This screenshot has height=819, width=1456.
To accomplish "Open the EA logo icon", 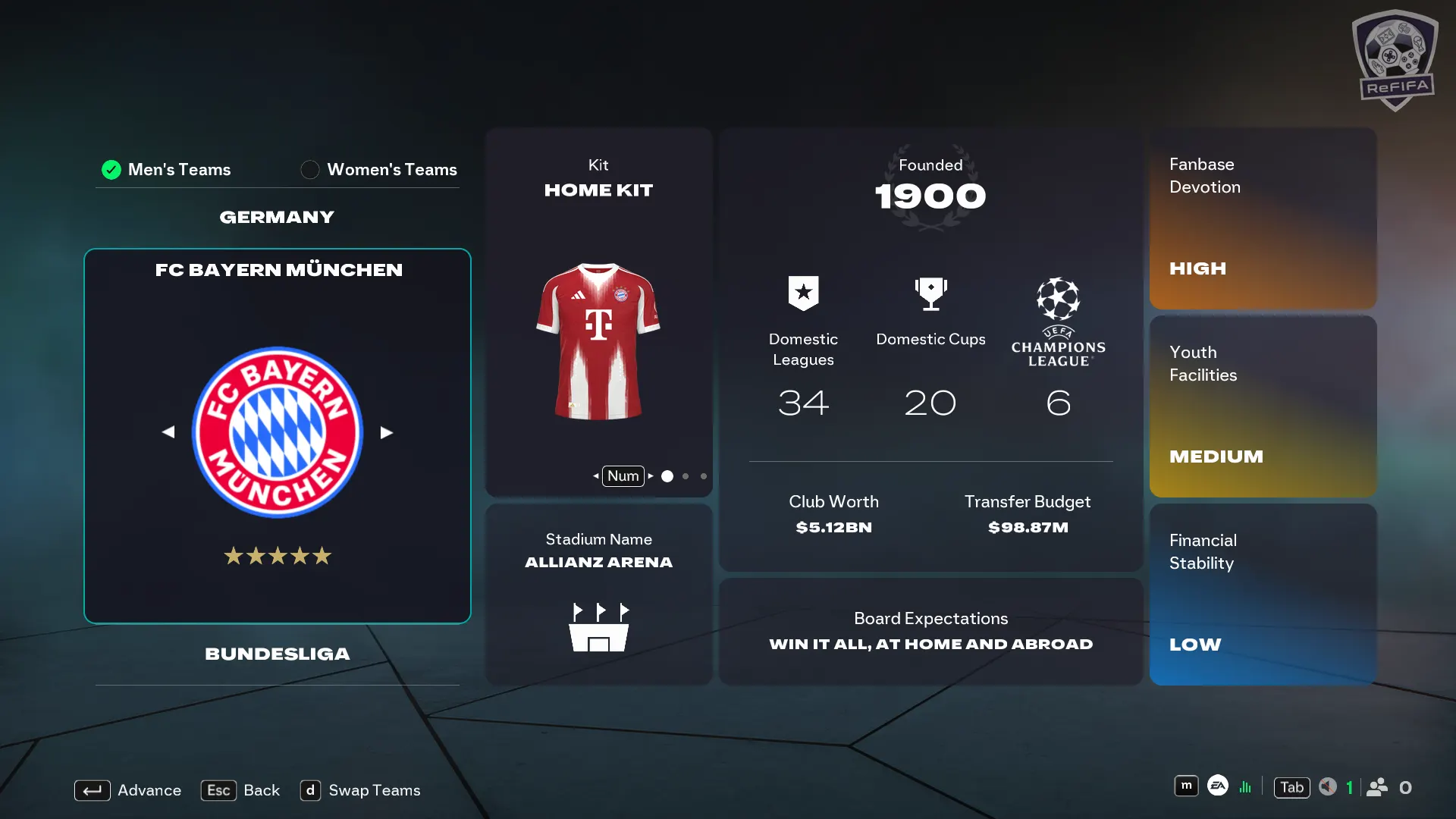I will click(x=1218, y=786).
